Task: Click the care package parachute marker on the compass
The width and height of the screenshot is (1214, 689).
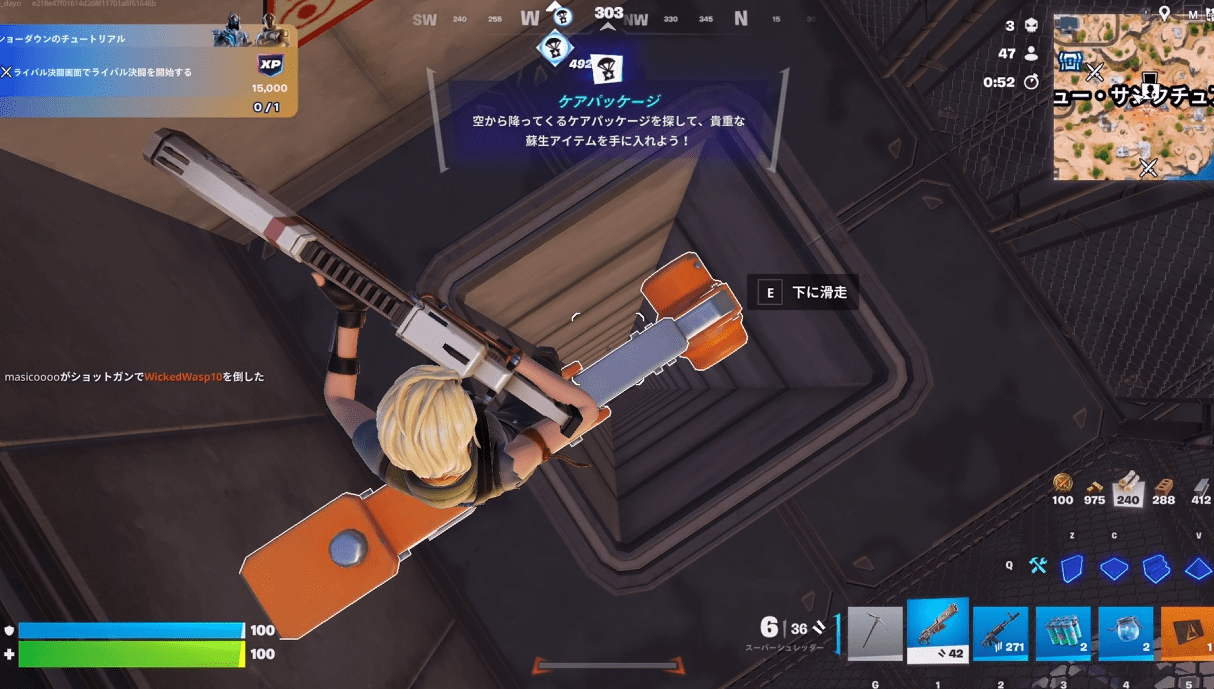Action: pyautogui.click(x=608, y=68)
